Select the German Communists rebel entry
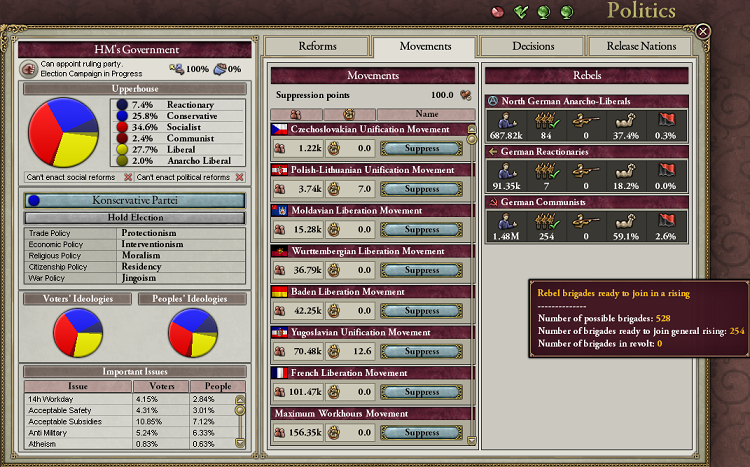 (587, 202)
